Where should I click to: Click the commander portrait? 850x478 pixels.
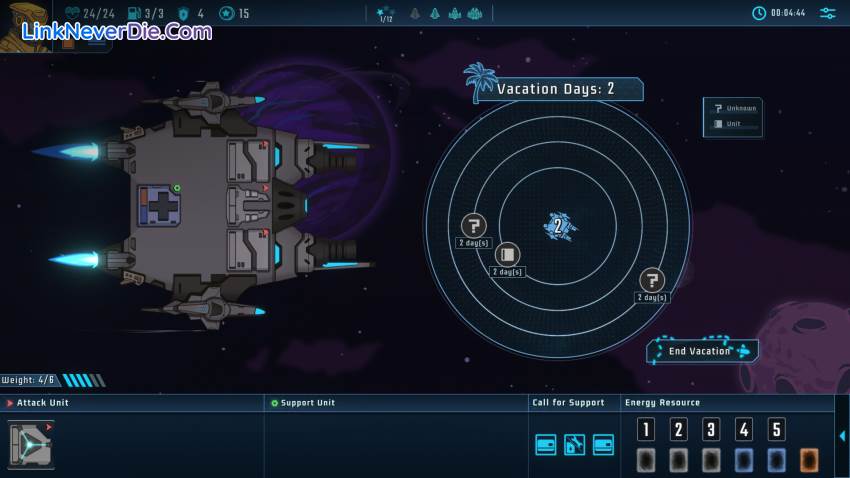tap(23, 22)
